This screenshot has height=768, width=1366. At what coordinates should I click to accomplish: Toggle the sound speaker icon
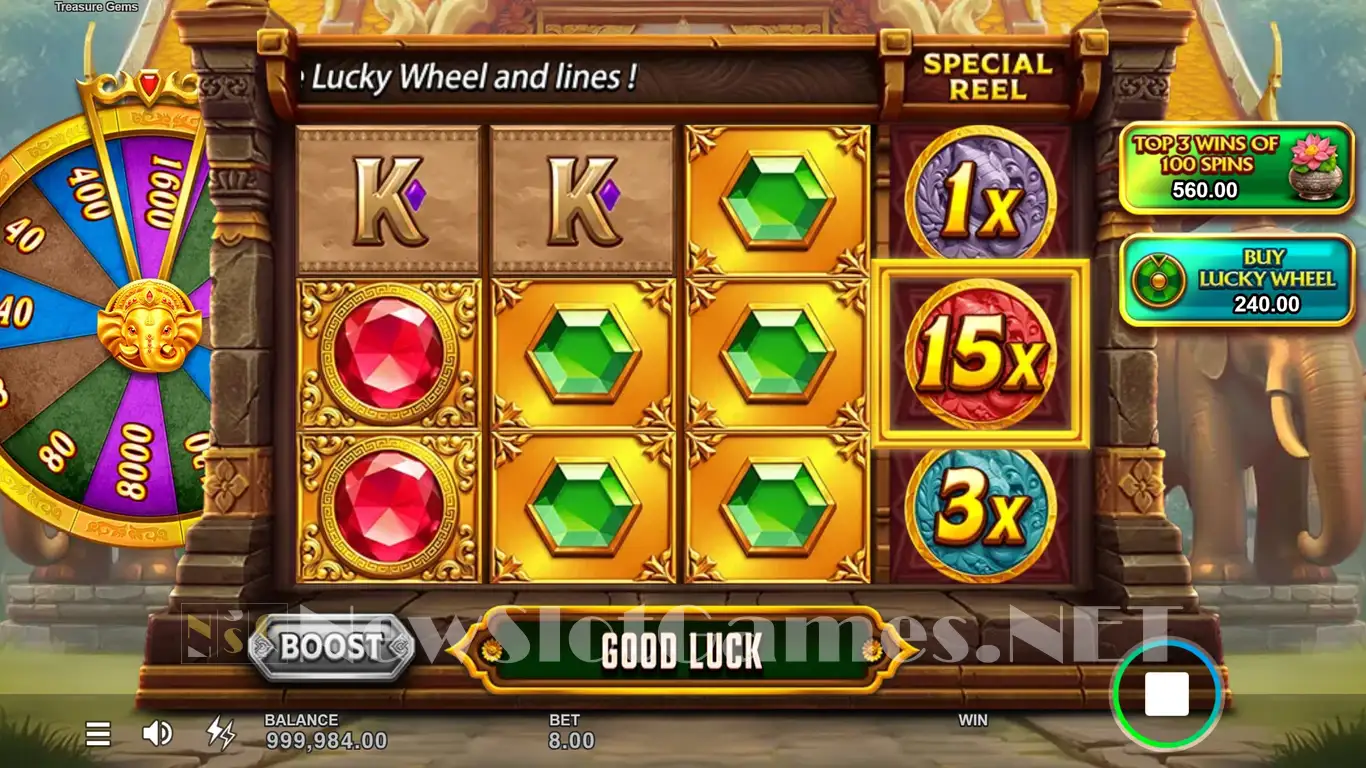pos(157,735)
